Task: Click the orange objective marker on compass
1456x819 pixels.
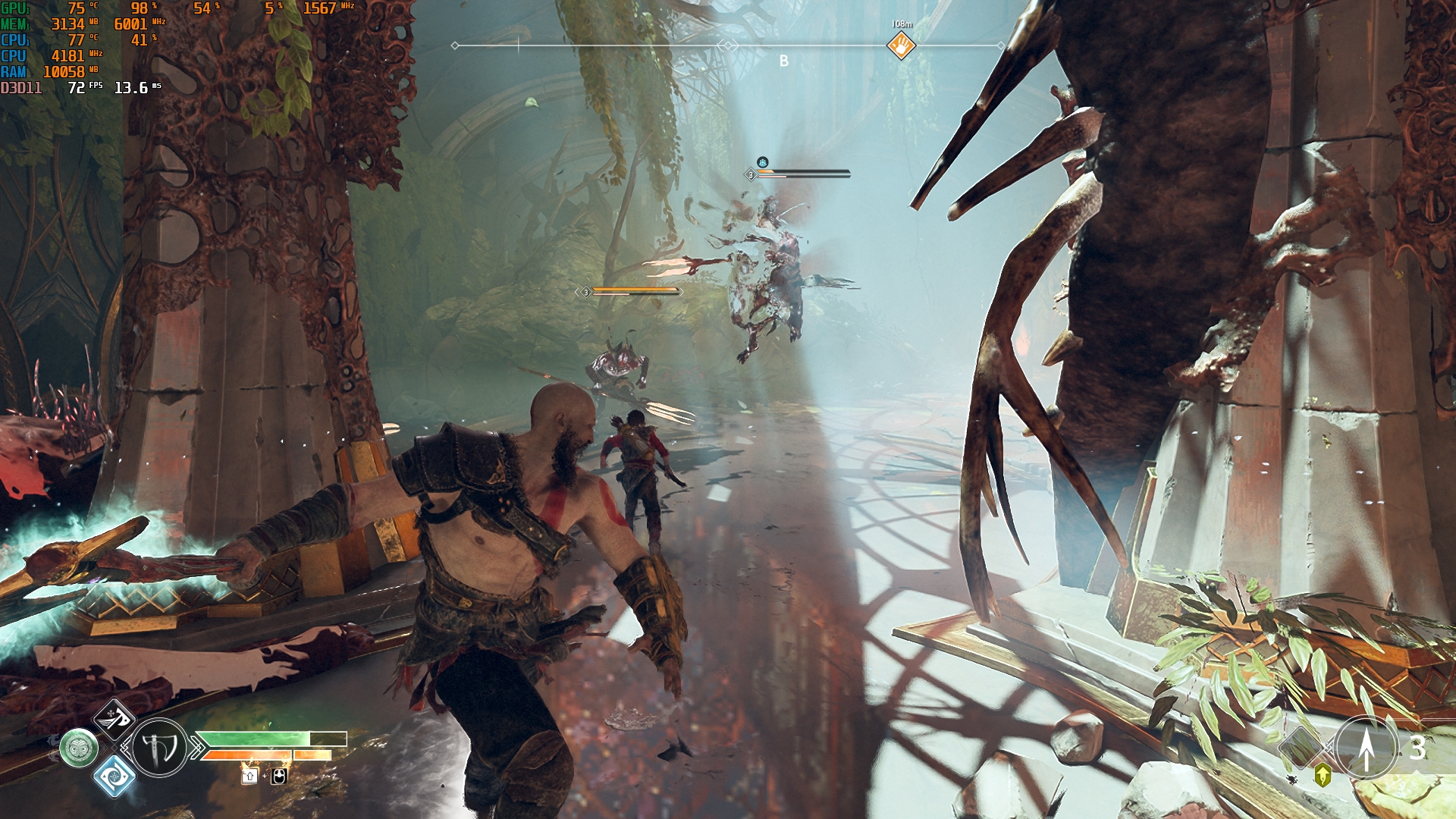Action: [x=901, y=45]
